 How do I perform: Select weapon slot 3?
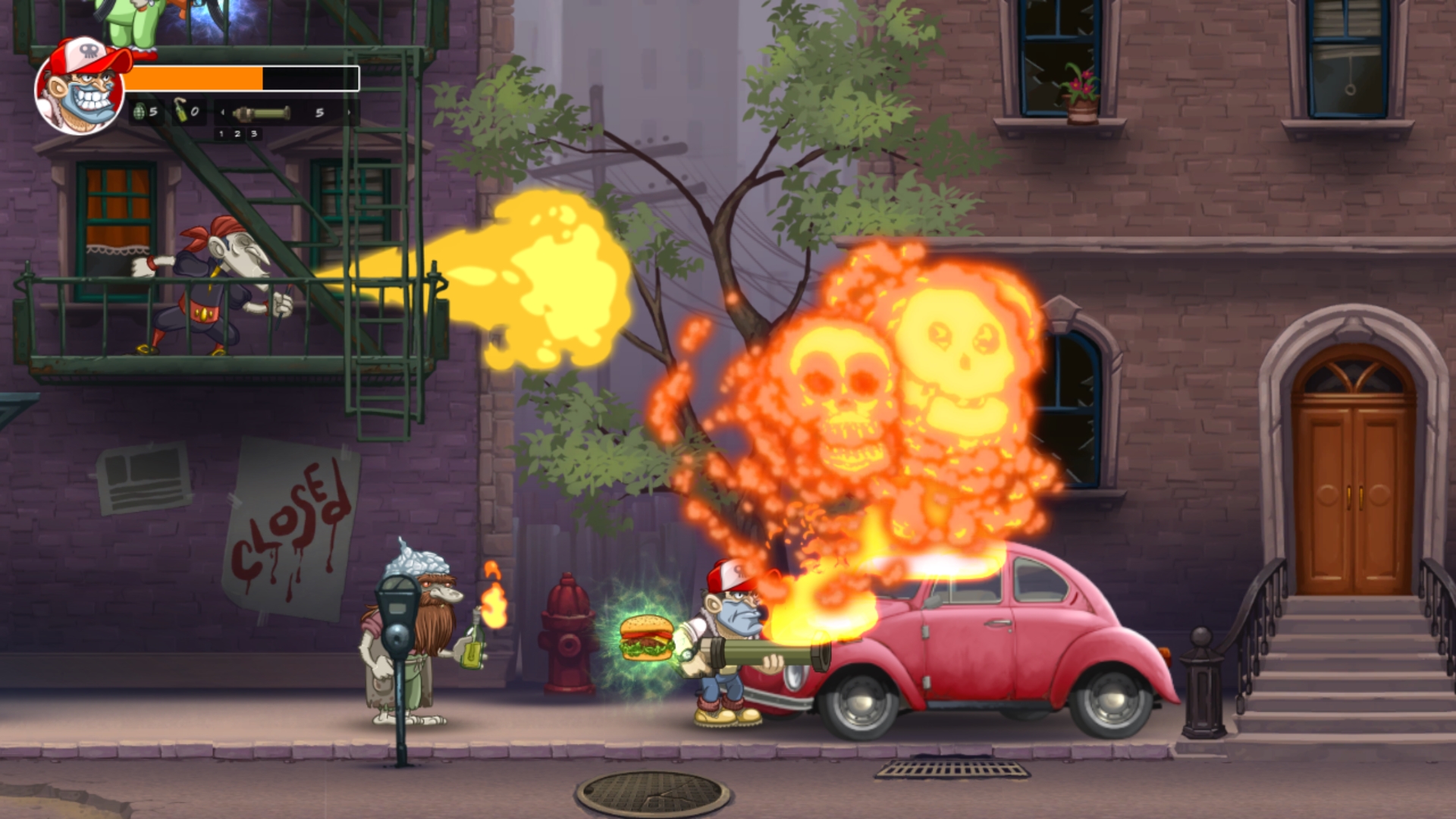(254, 135)
